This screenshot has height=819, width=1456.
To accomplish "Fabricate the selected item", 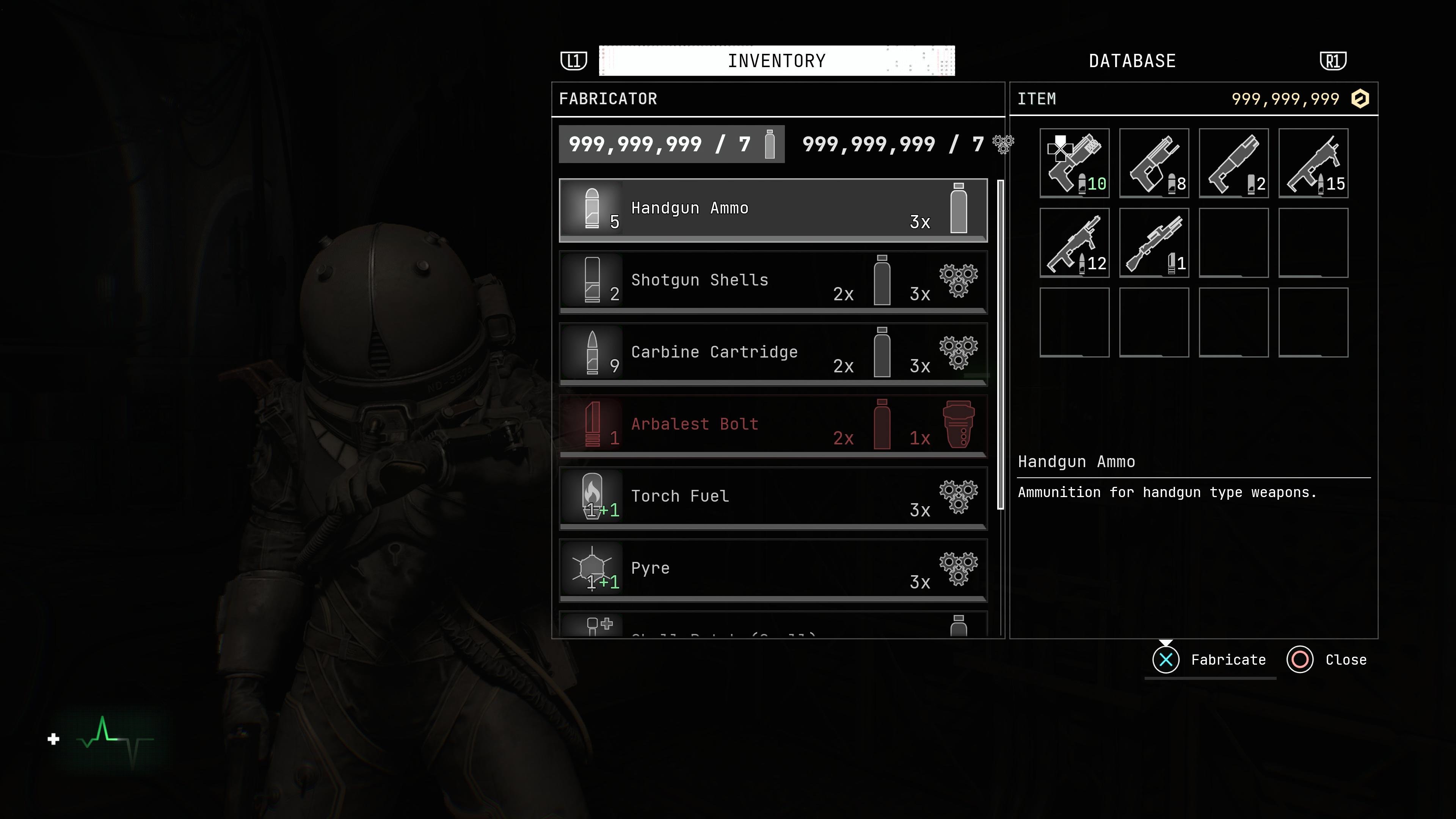I will (1210, 660).
